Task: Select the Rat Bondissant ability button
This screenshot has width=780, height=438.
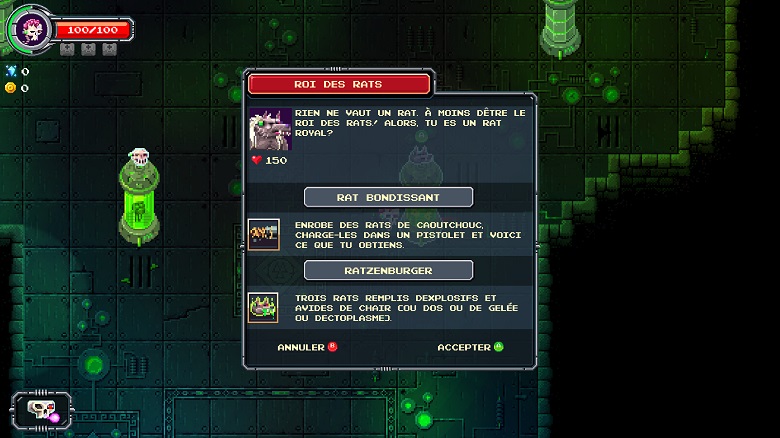Action: tap(388, 197)
